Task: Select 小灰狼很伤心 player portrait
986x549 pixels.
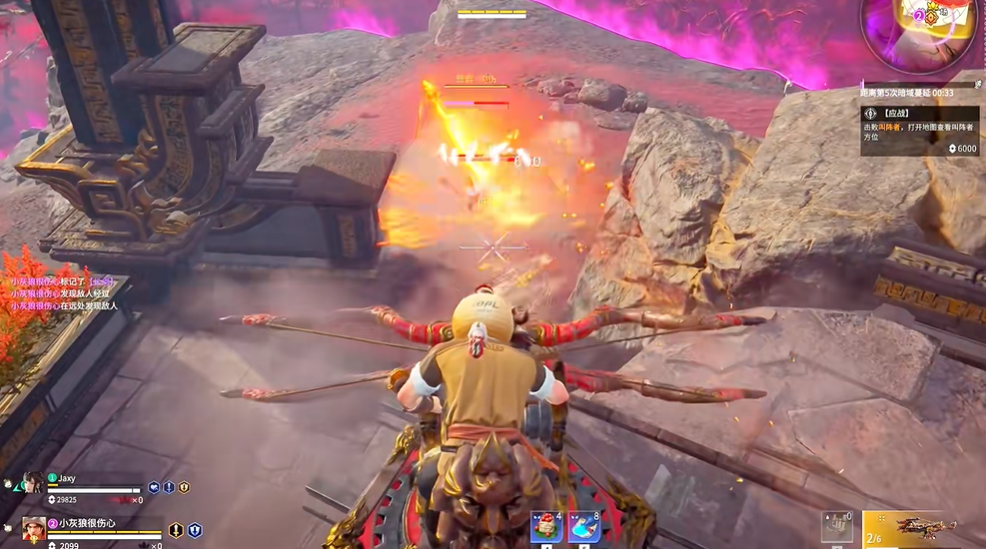Action: point(34,527)
